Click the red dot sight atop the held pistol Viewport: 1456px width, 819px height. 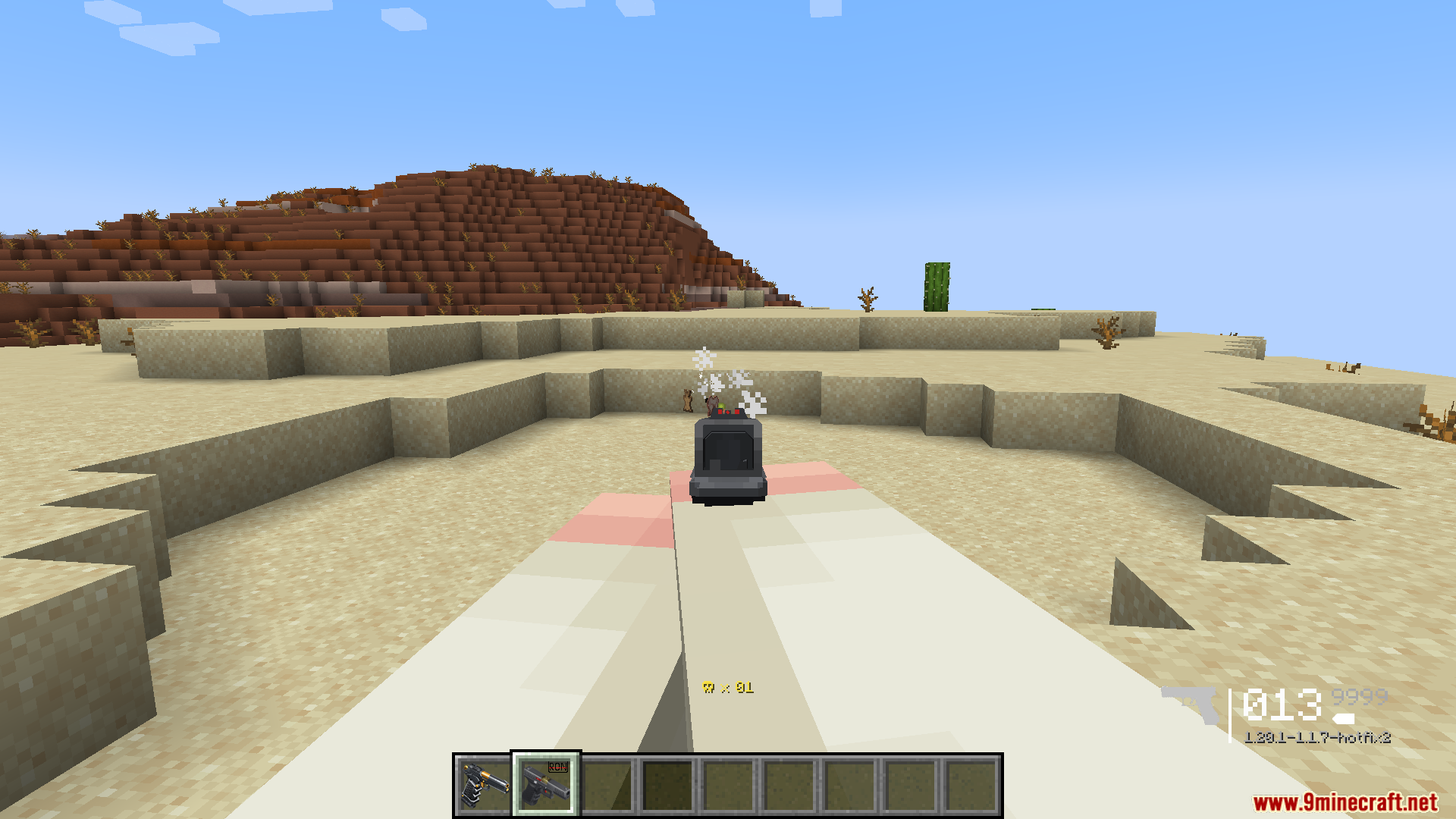click(728, 413)
